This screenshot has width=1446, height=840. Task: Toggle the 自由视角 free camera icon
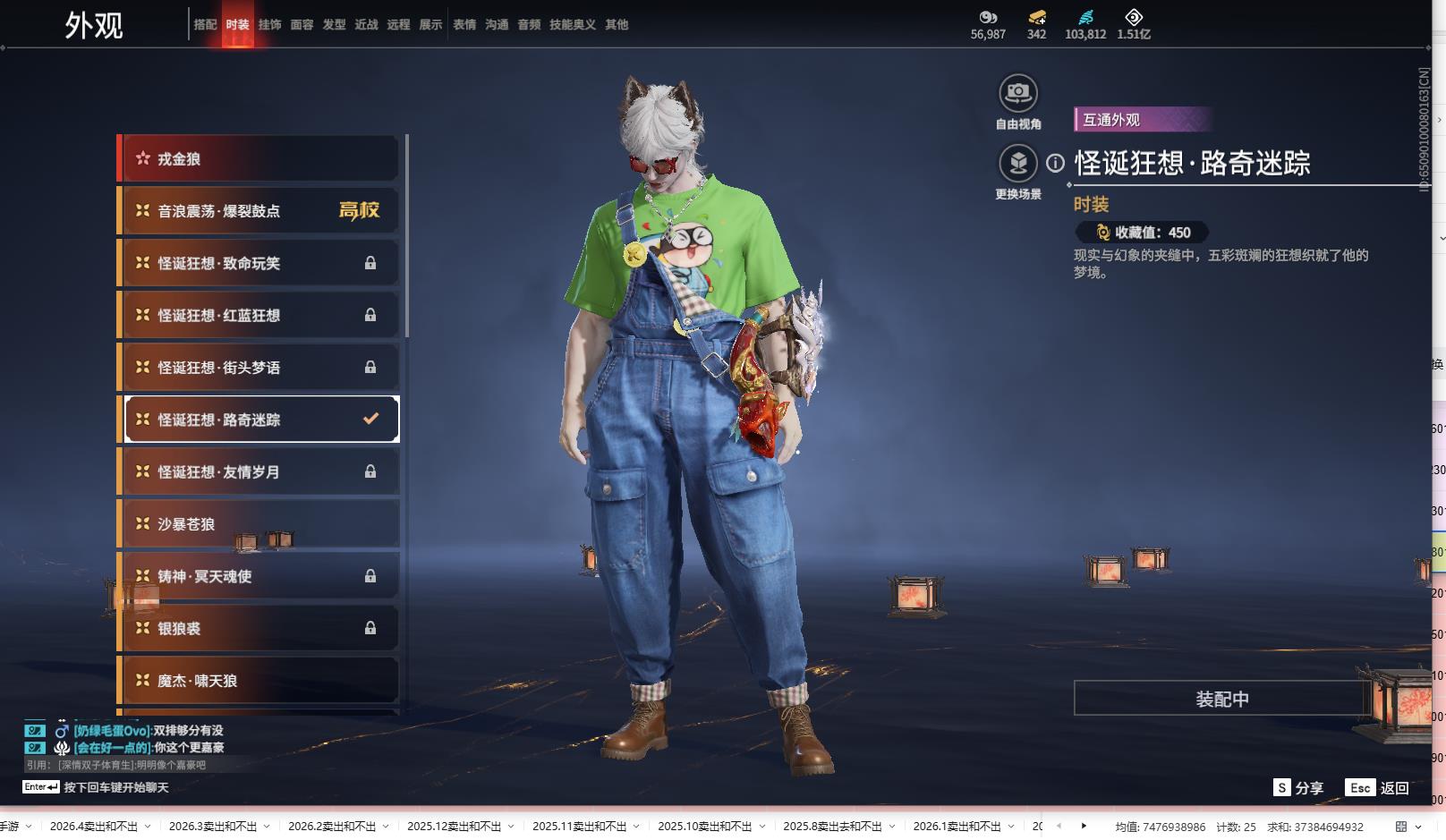[1018, 93]
